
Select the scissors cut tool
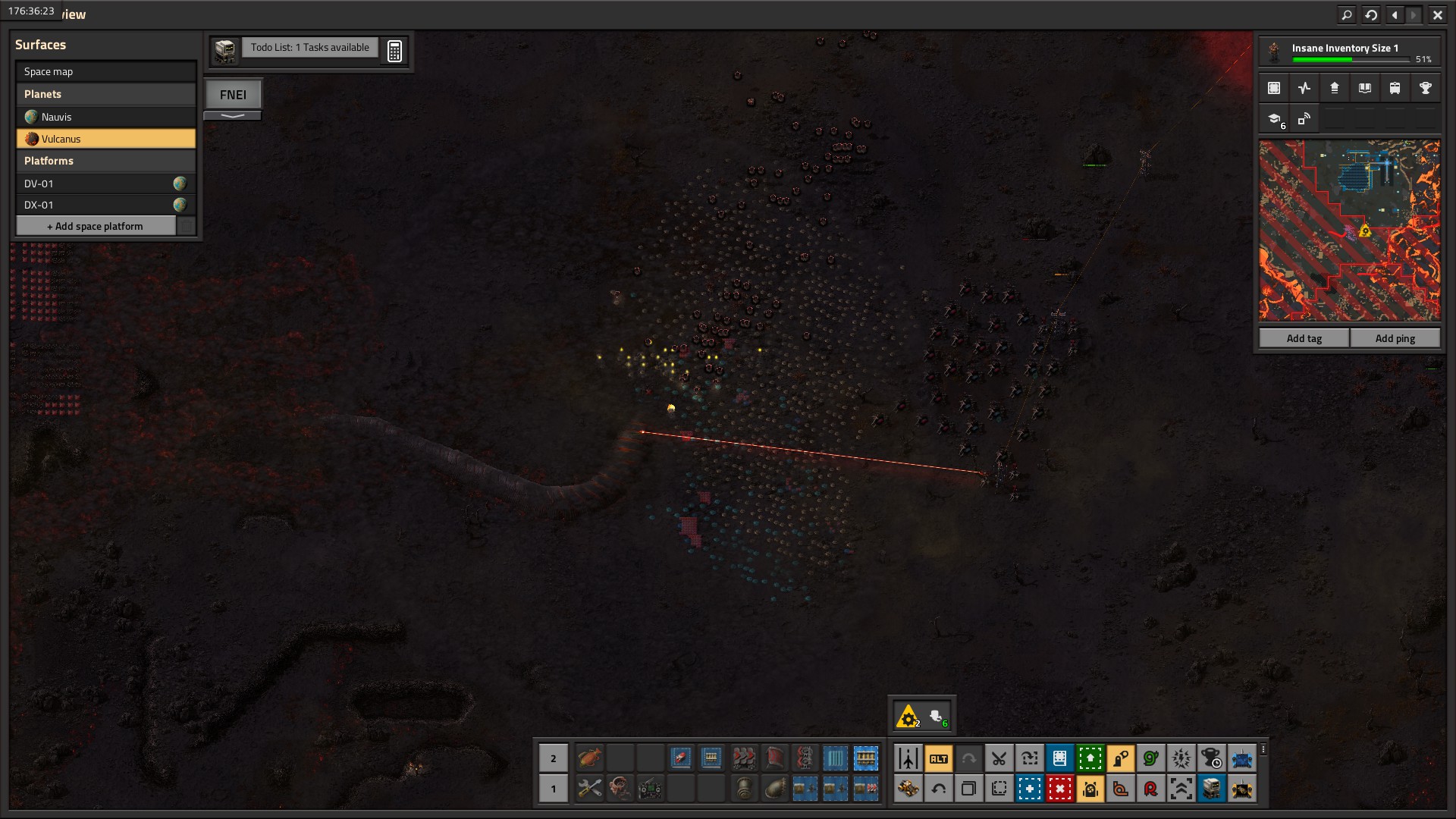pyautogui.click(x=999, y=758)
